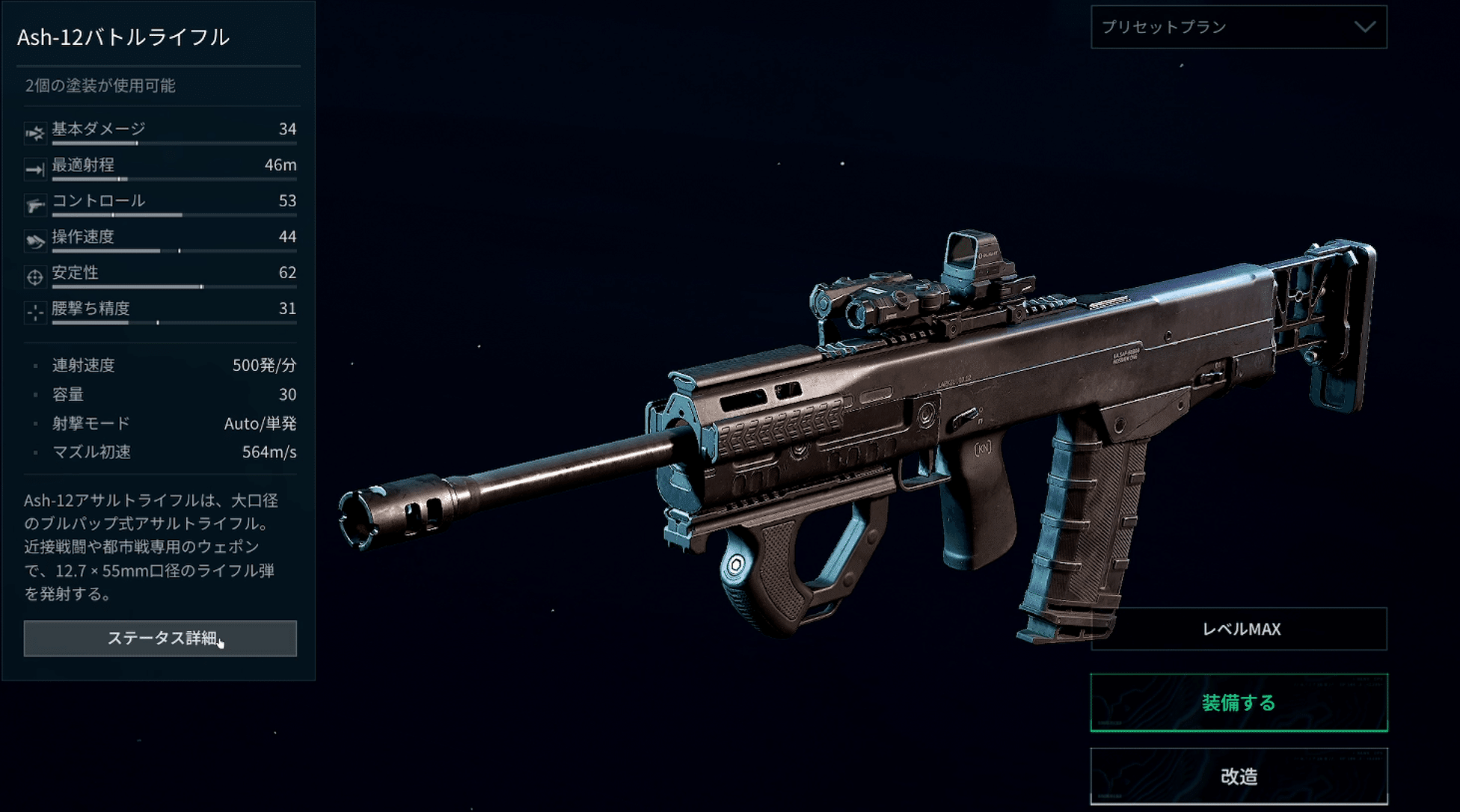Viewport: 1460px width, 812px height.
Task: Open the プリセットプラン dropdown
Action: 1239,27
